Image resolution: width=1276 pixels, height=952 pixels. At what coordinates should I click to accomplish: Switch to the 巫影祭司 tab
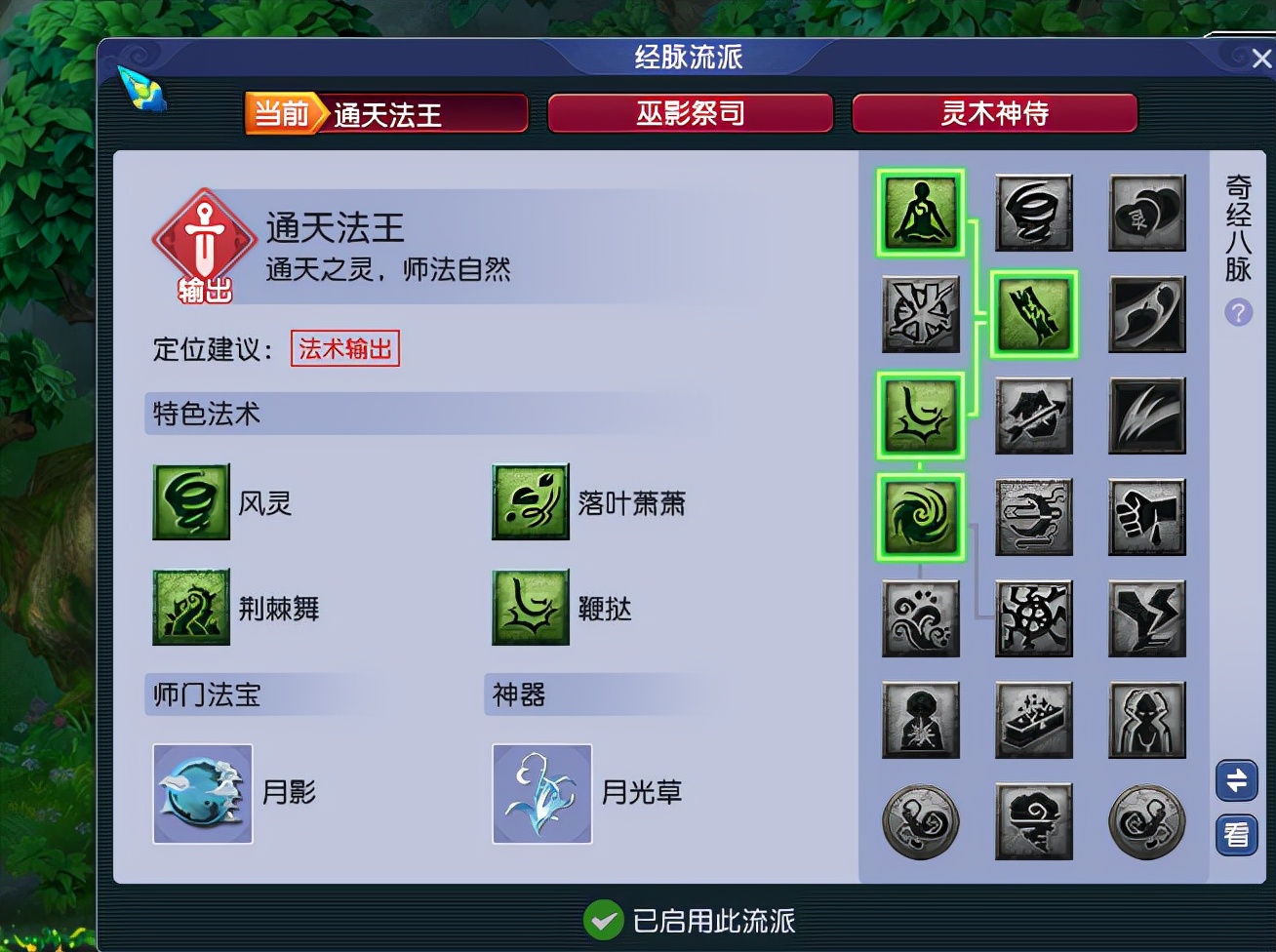690,113
